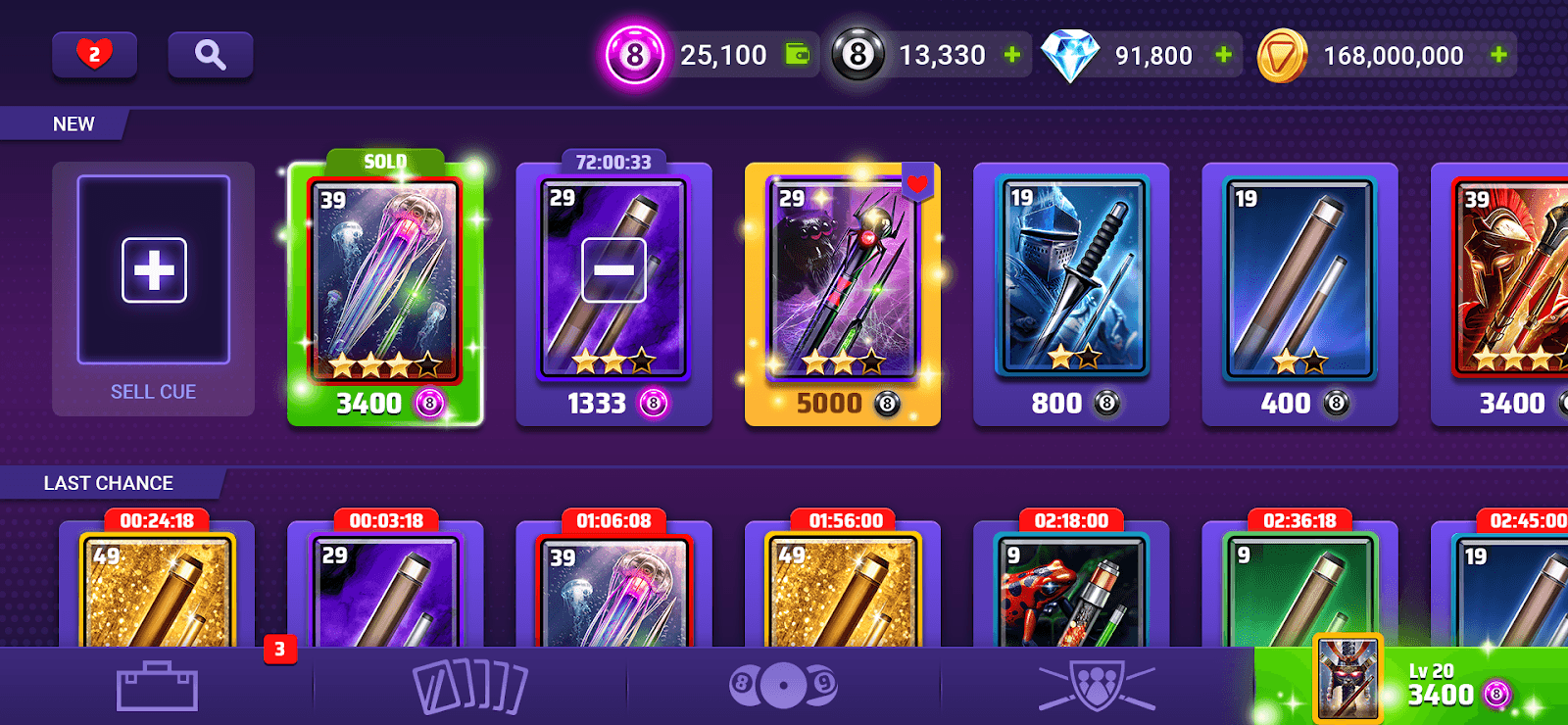Image resolution: width=1568 pixels, height=725 pixels.
Task: Toggle the heart badge on the yellow spider card corner
Action: pyautogui.click(x=917, y=182)
